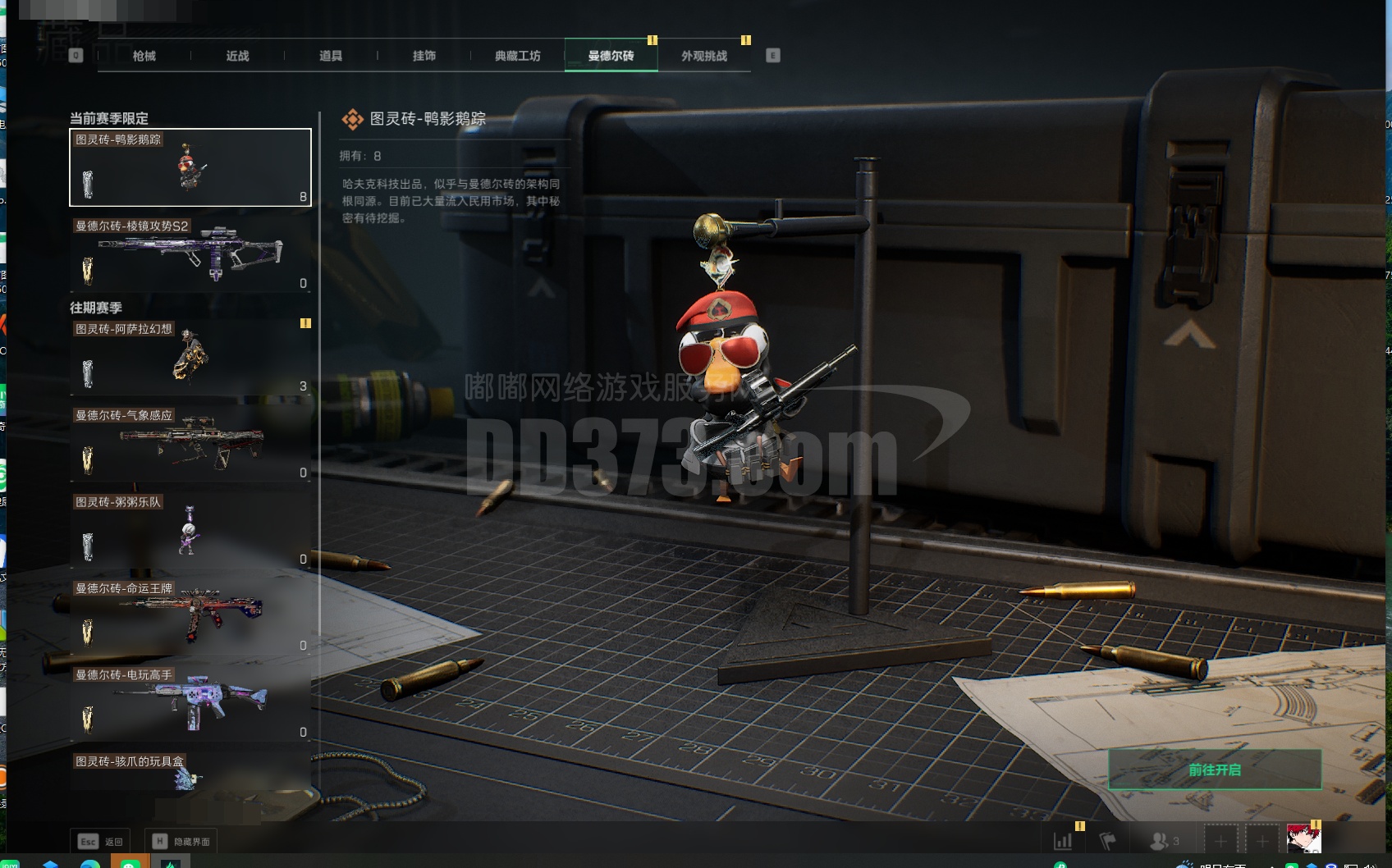The width and height of the screenshot is (1392, 868).
Task: Open the 图灵砖-骇爪的玩具盒 entry
Action: [x=190, y=775]
